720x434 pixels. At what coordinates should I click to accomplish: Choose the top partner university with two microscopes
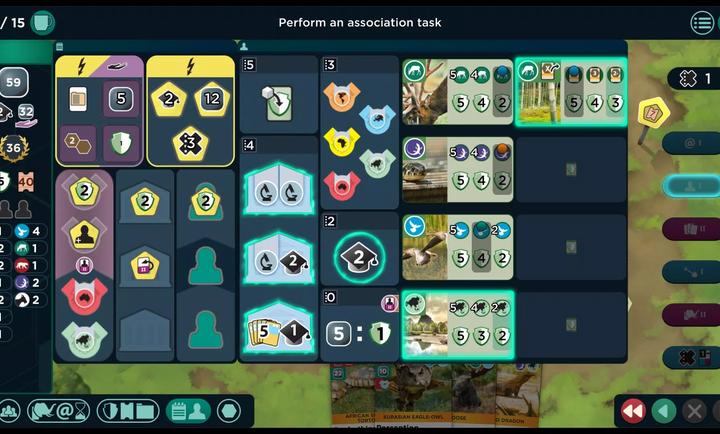click(278, 179)
